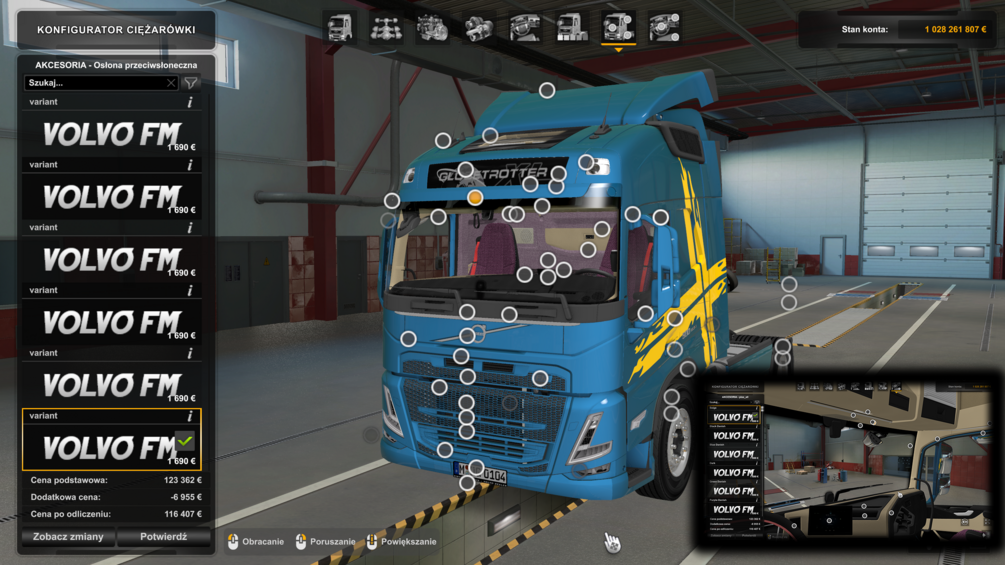Open the interior view preview thumbnail
Image resolution: width=1005 pixels, height=565 pixels.
tap(850, 460)
